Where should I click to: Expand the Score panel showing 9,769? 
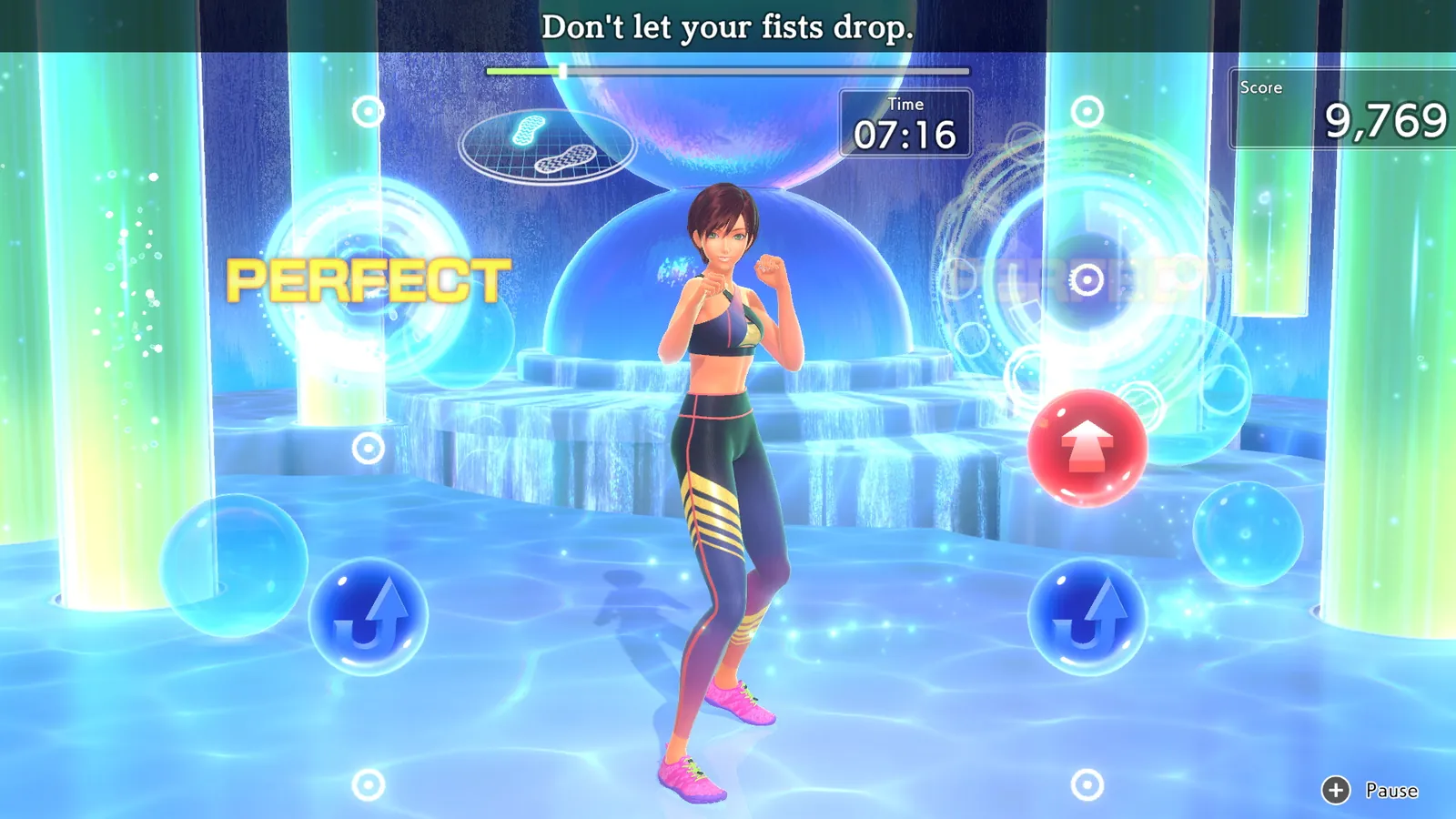coord(1346,109)
